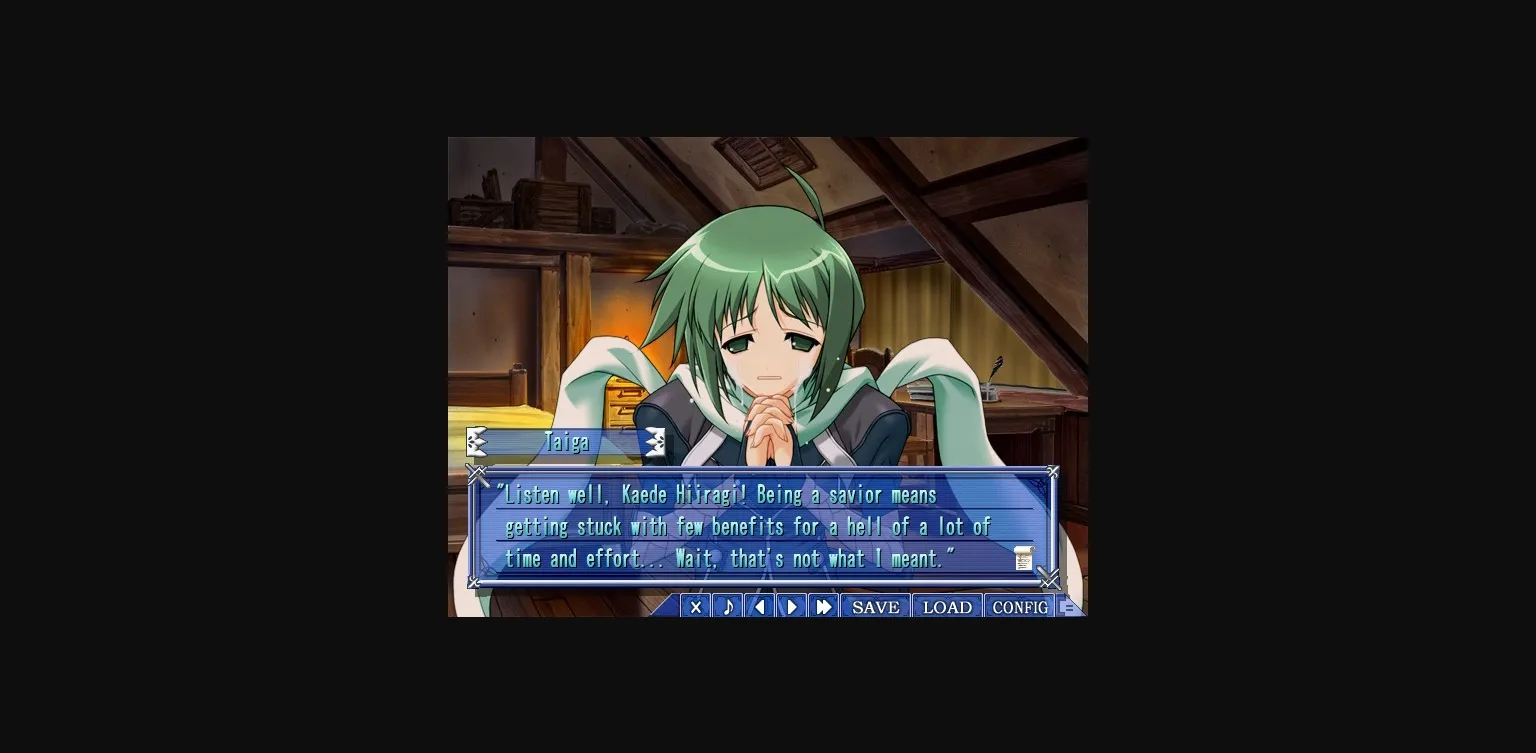
Task: Open the save menu with the SAVE button
Action: coord(875,606)
